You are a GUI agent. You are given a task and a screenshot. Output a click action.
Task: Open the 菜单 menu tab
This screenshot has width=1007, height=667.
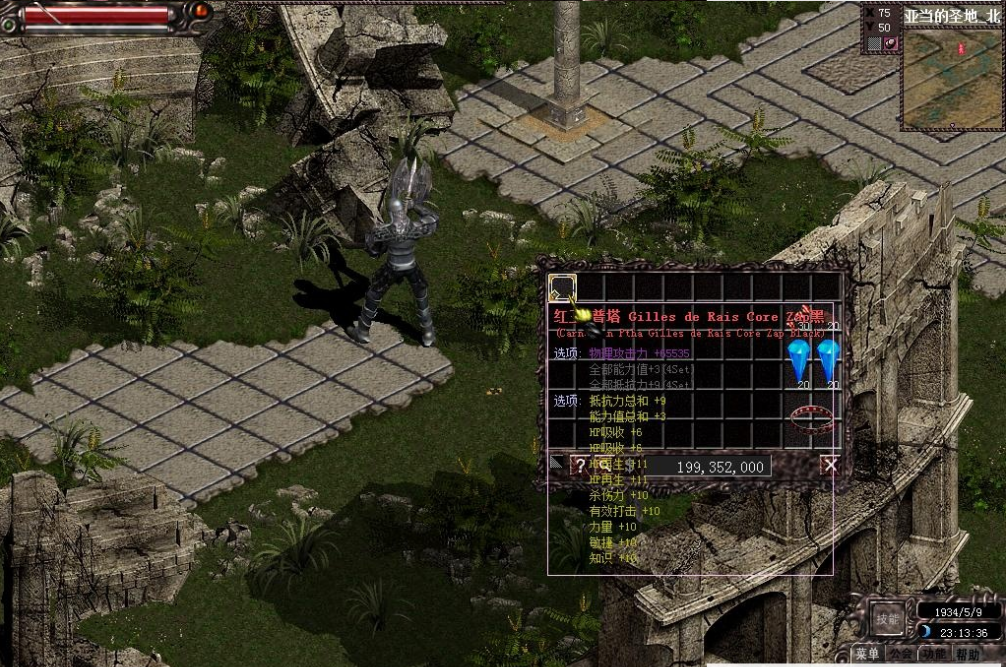pos(868,655)
